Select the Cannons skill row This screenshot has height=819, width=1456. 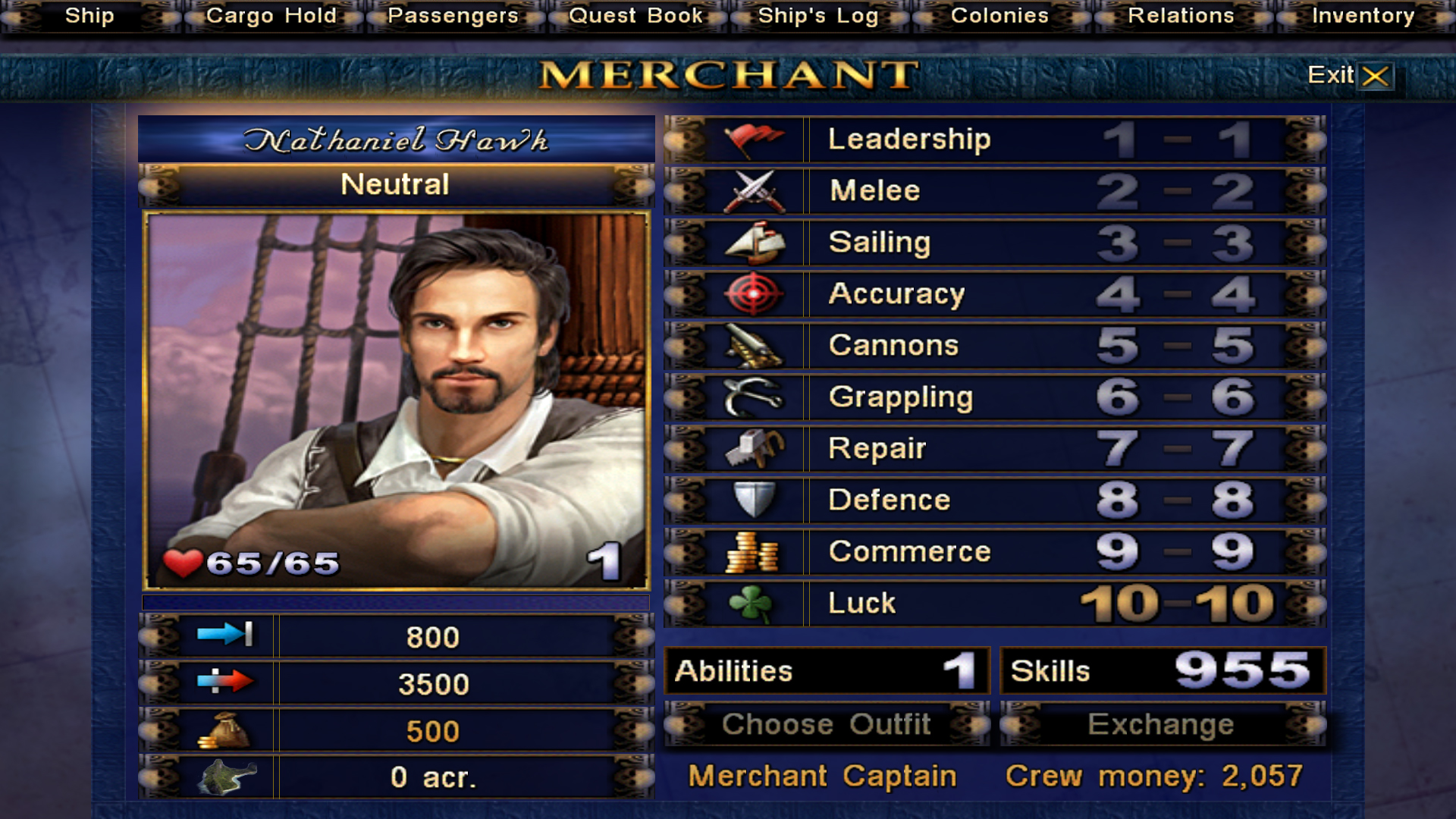click(994, 346)
